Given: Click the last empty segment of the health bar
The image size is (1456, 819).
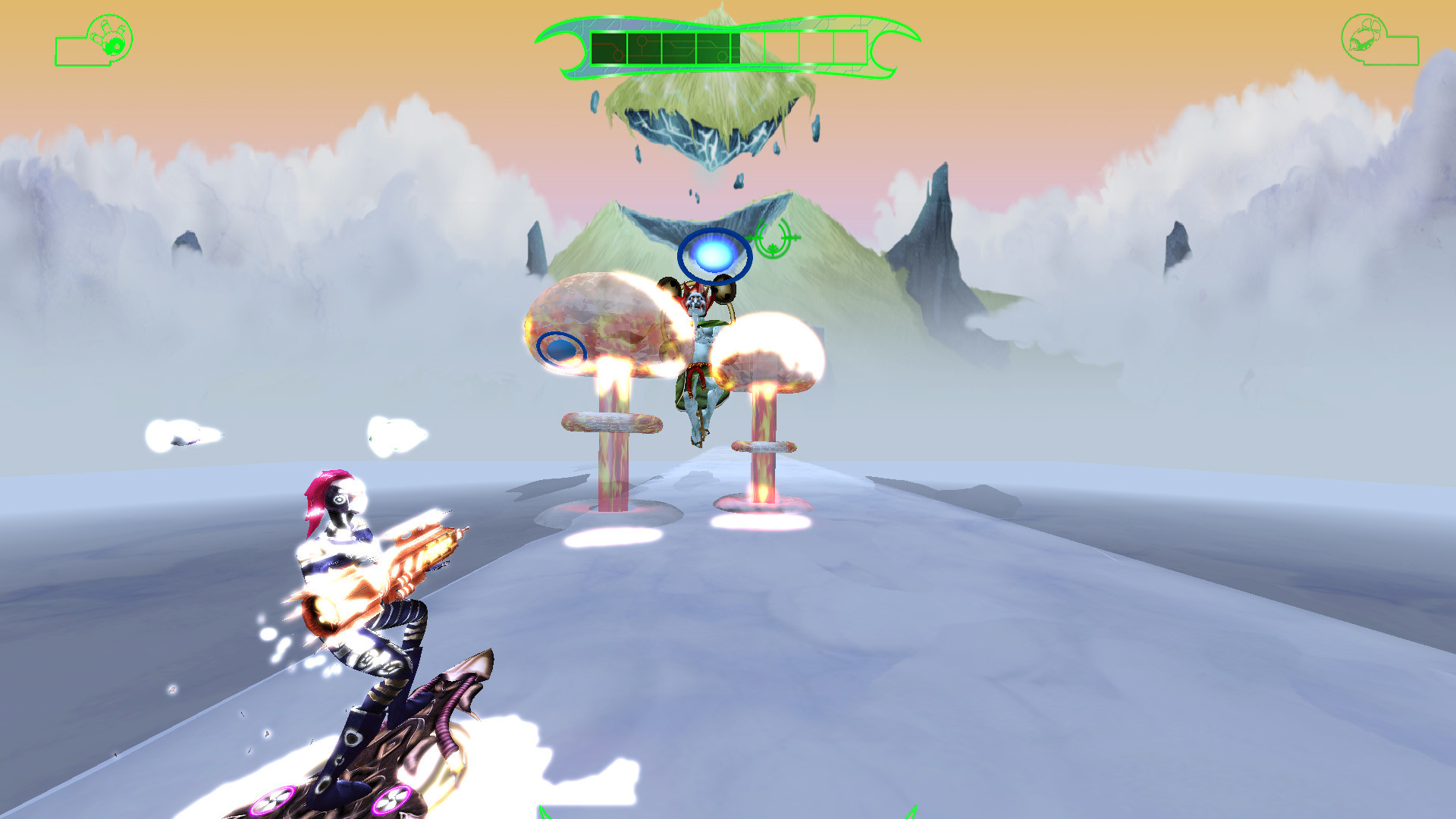Looking at the screenshot, I should click(x=849, y=47).
